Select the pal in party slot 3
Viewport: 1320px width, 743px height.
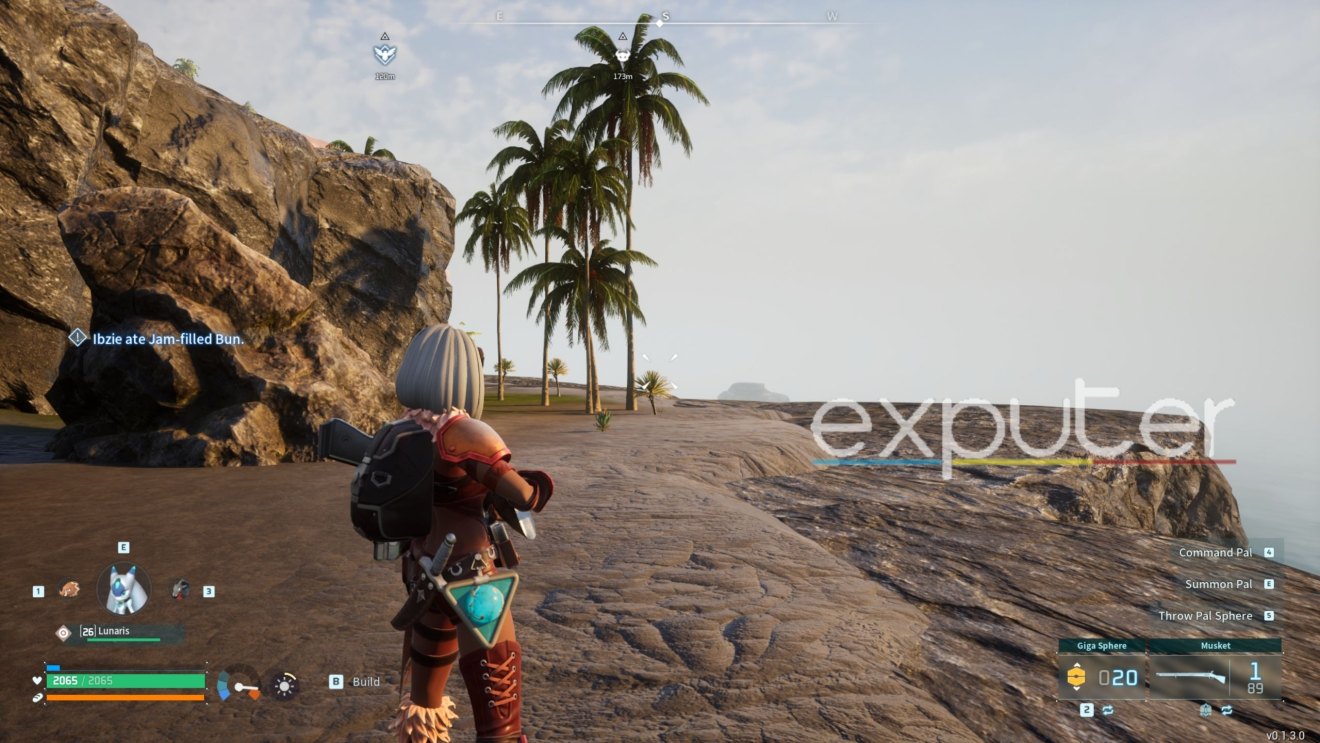(x=178, y=588)
